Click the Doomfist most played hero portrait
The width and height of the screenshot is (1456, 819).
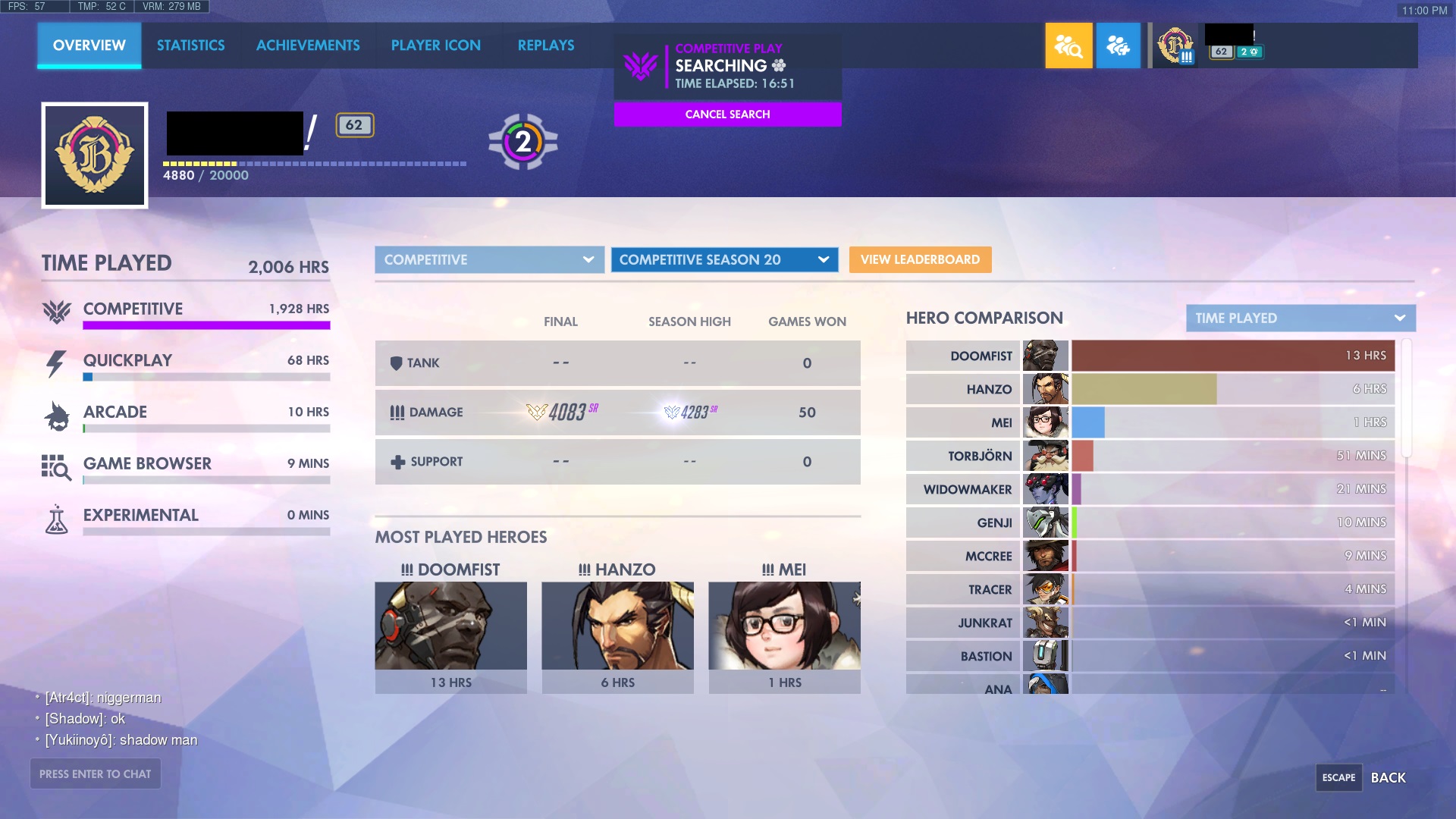click(450, 626)
